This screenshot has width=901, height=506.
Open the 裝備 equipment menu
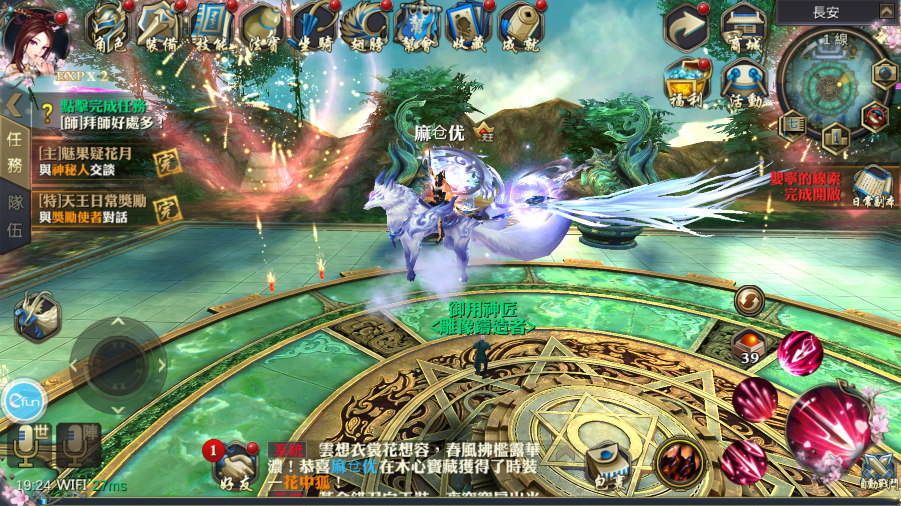click(x=160, y=27)
